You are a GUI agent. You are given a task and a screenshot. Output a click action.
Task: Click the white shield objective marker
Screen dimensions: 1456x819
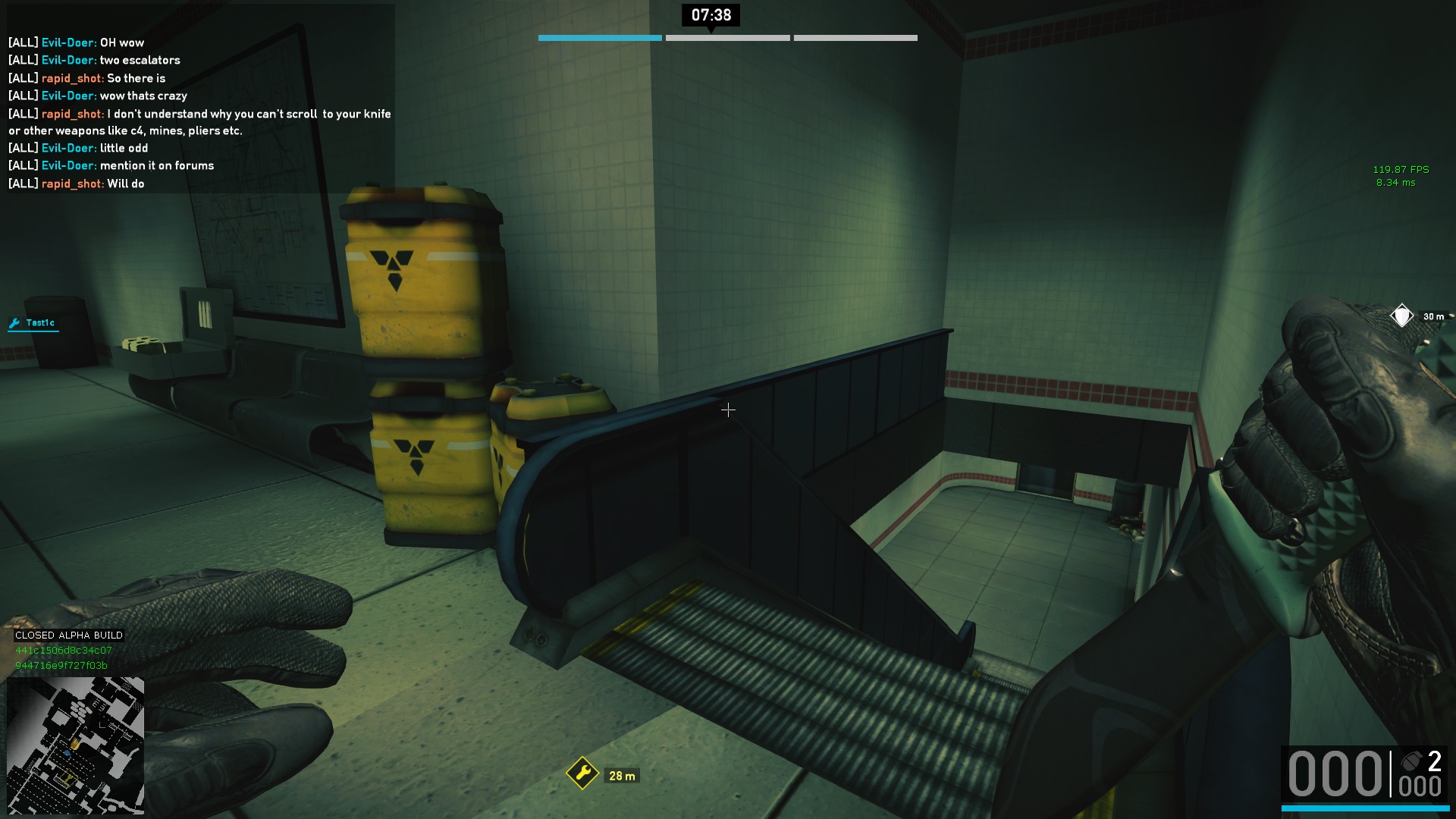coord(1401,315)
